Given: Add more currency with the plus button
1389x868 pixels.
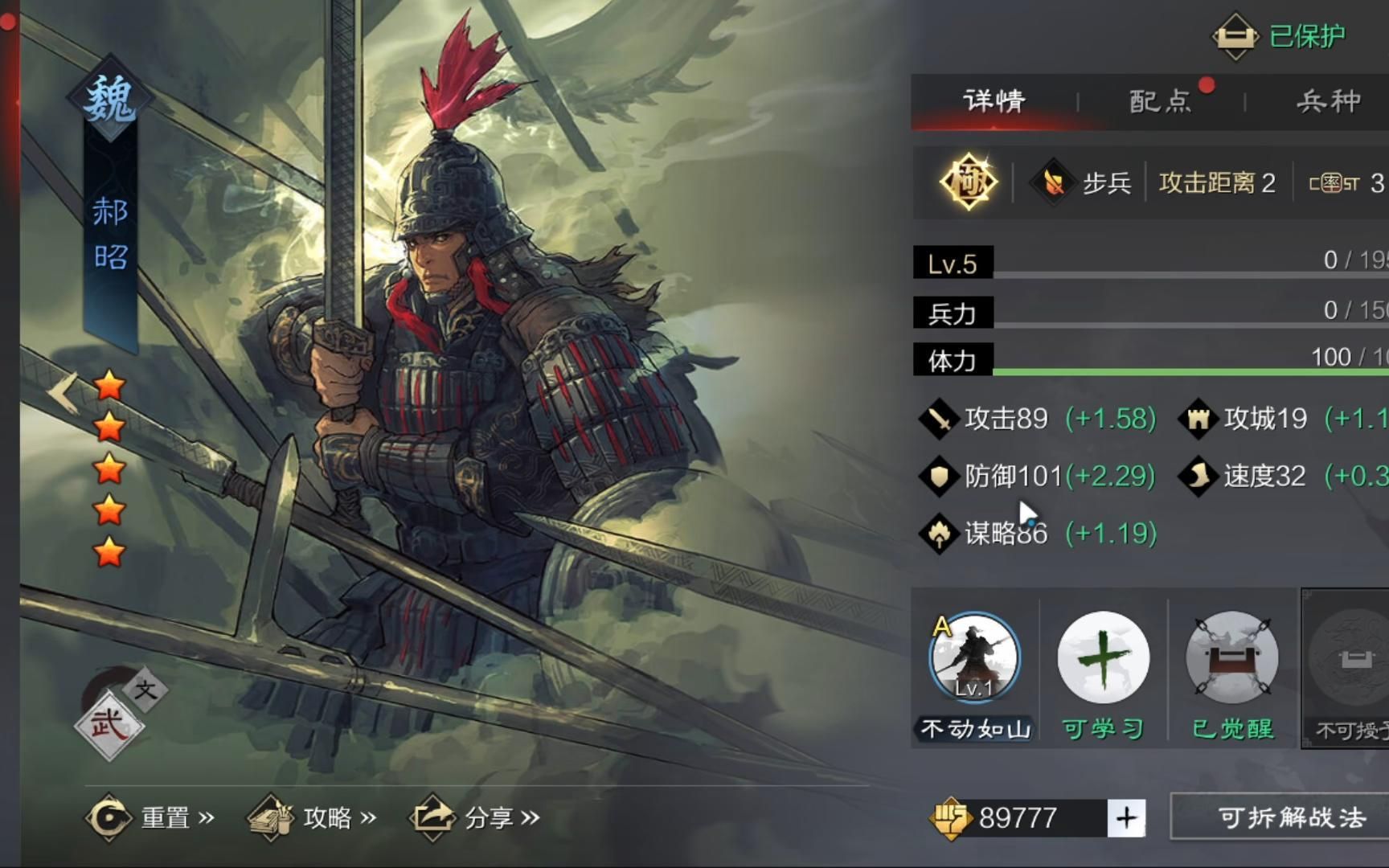Looking at the screenshot, I should coord(1126,818).
